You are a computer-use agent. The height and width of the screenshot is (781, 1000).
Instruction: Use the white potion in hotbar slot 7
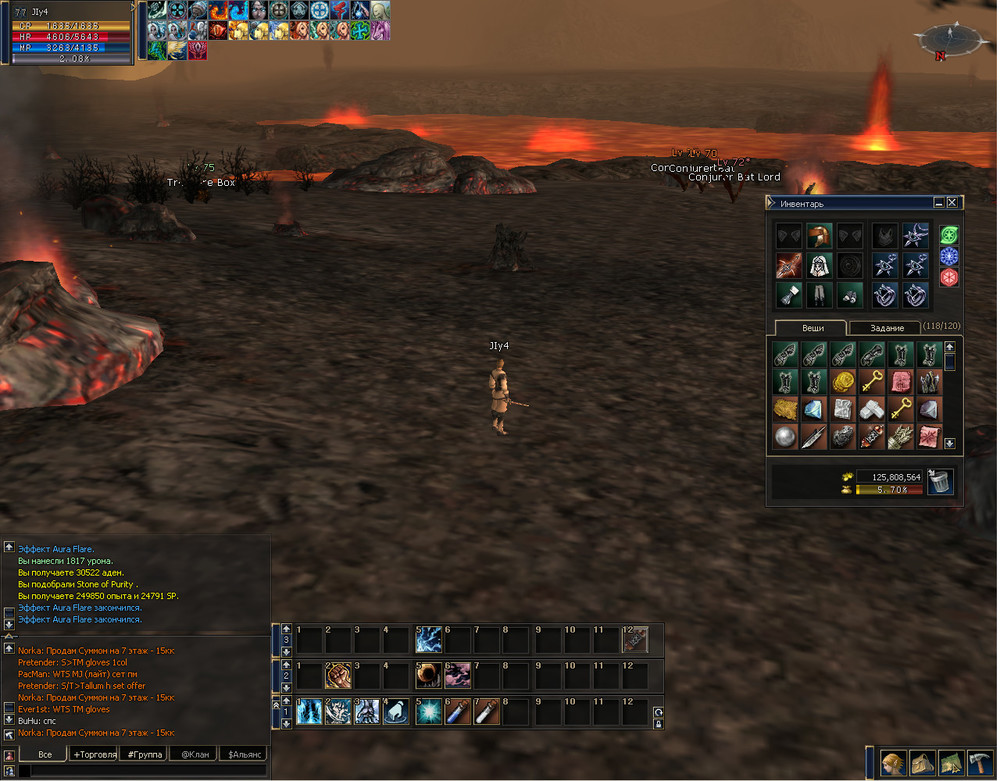point(486,712)
